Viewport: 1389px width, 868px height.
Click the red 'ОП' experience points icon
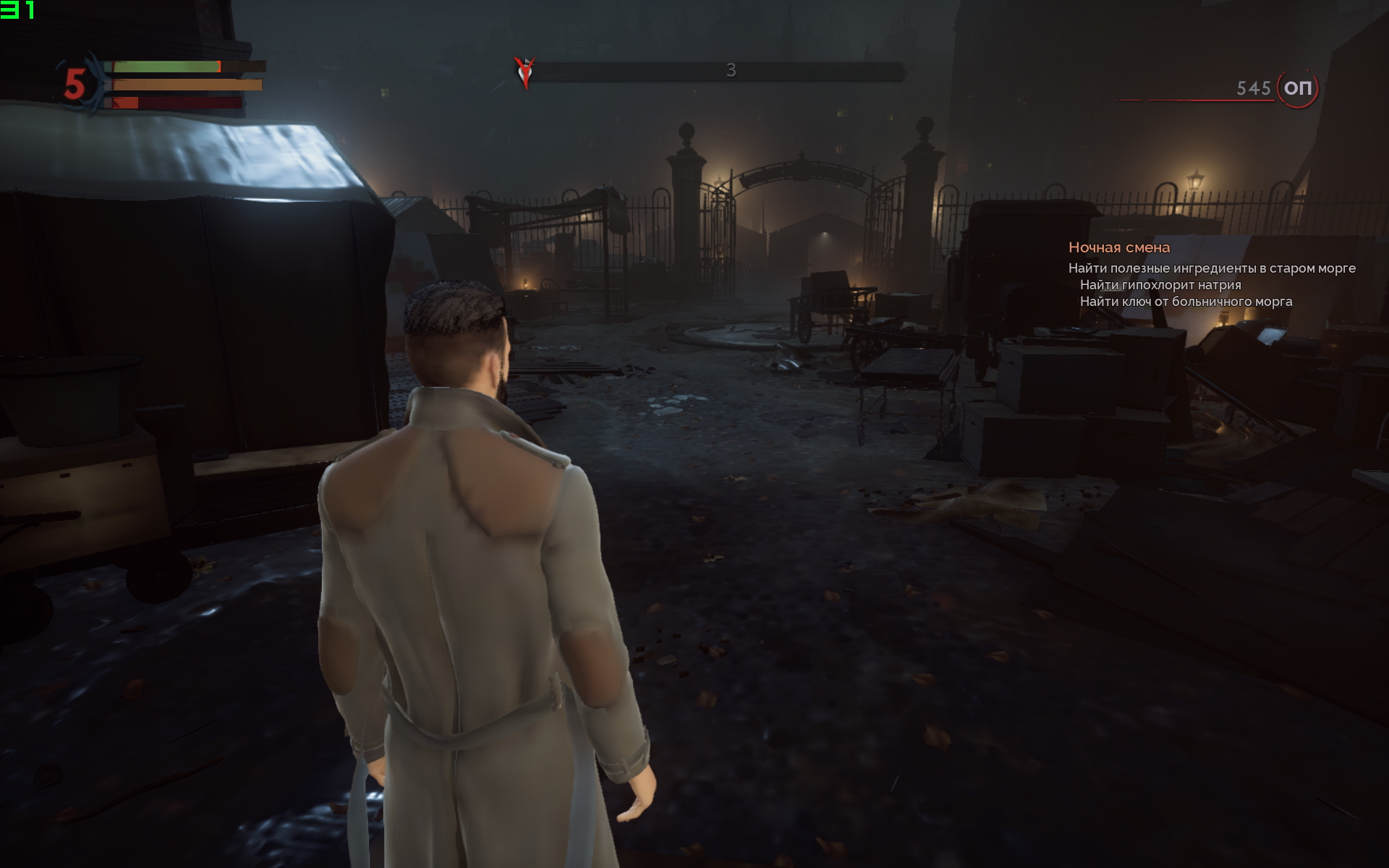[x=1297, y=88]
